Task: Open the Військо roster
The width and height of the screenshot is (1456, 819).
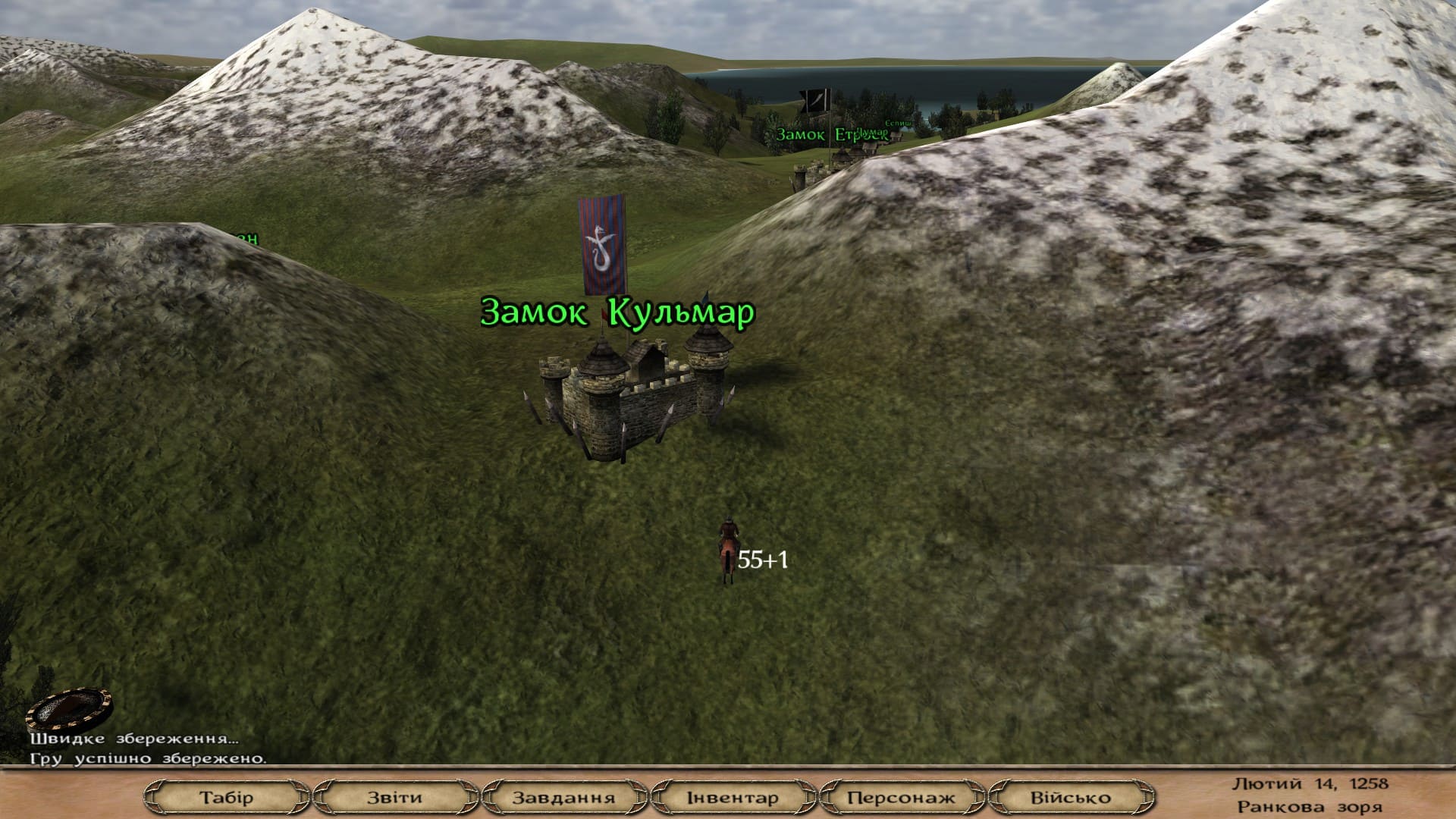Action: pyautogui.click(x=1069, y=796)
